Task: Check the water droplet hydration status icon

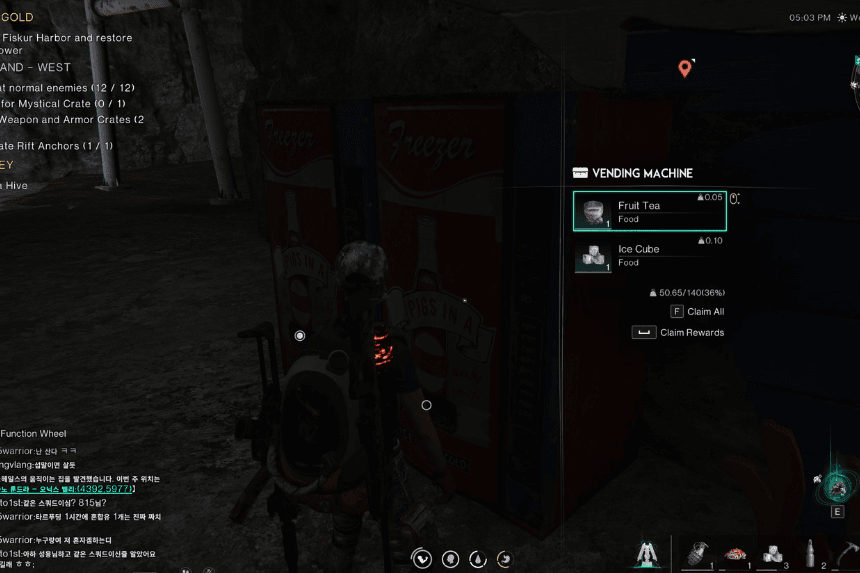Action: 478,559
